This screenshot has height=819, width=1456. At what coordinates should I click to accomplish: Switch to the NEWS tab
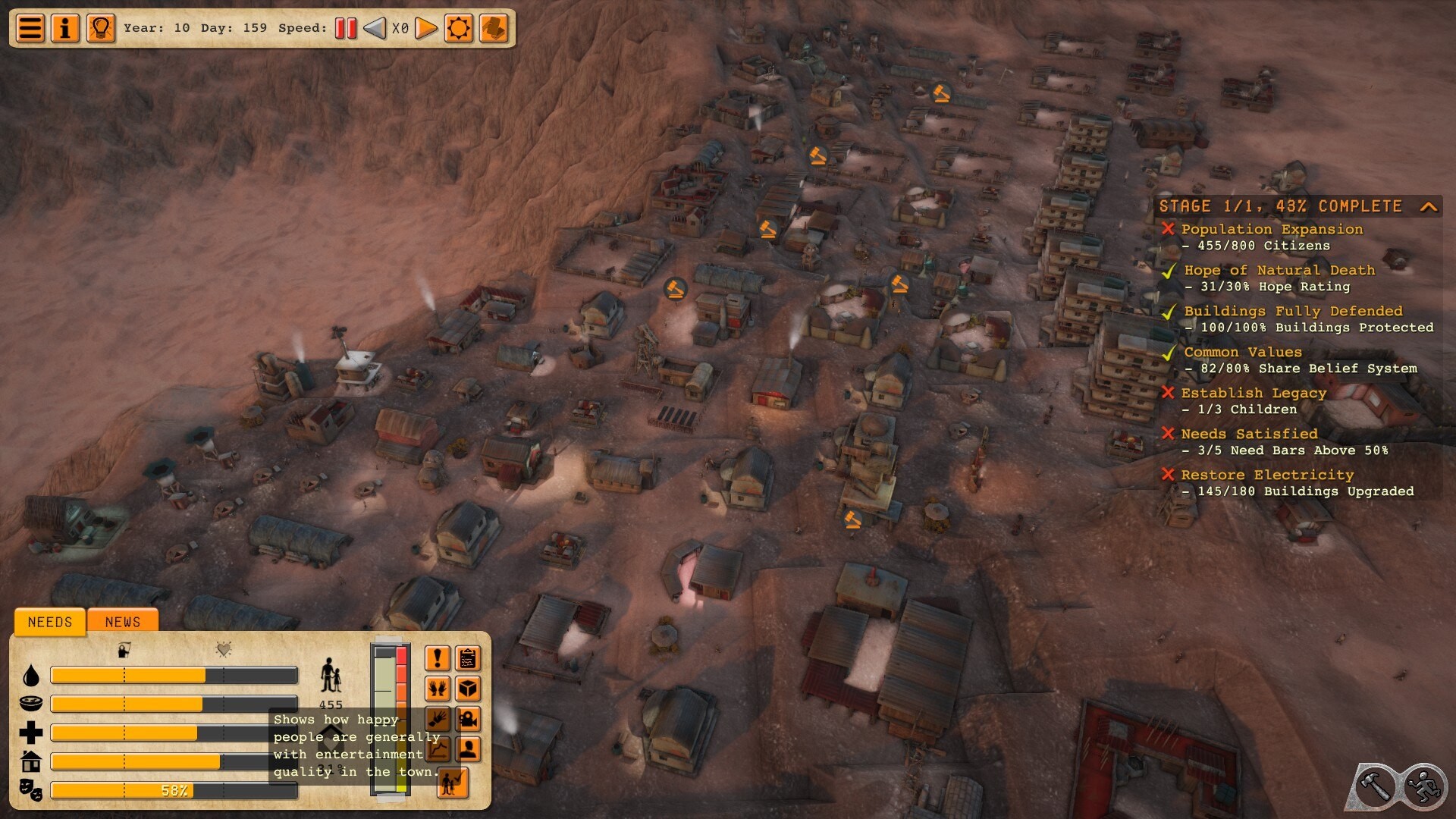[122, 622]
